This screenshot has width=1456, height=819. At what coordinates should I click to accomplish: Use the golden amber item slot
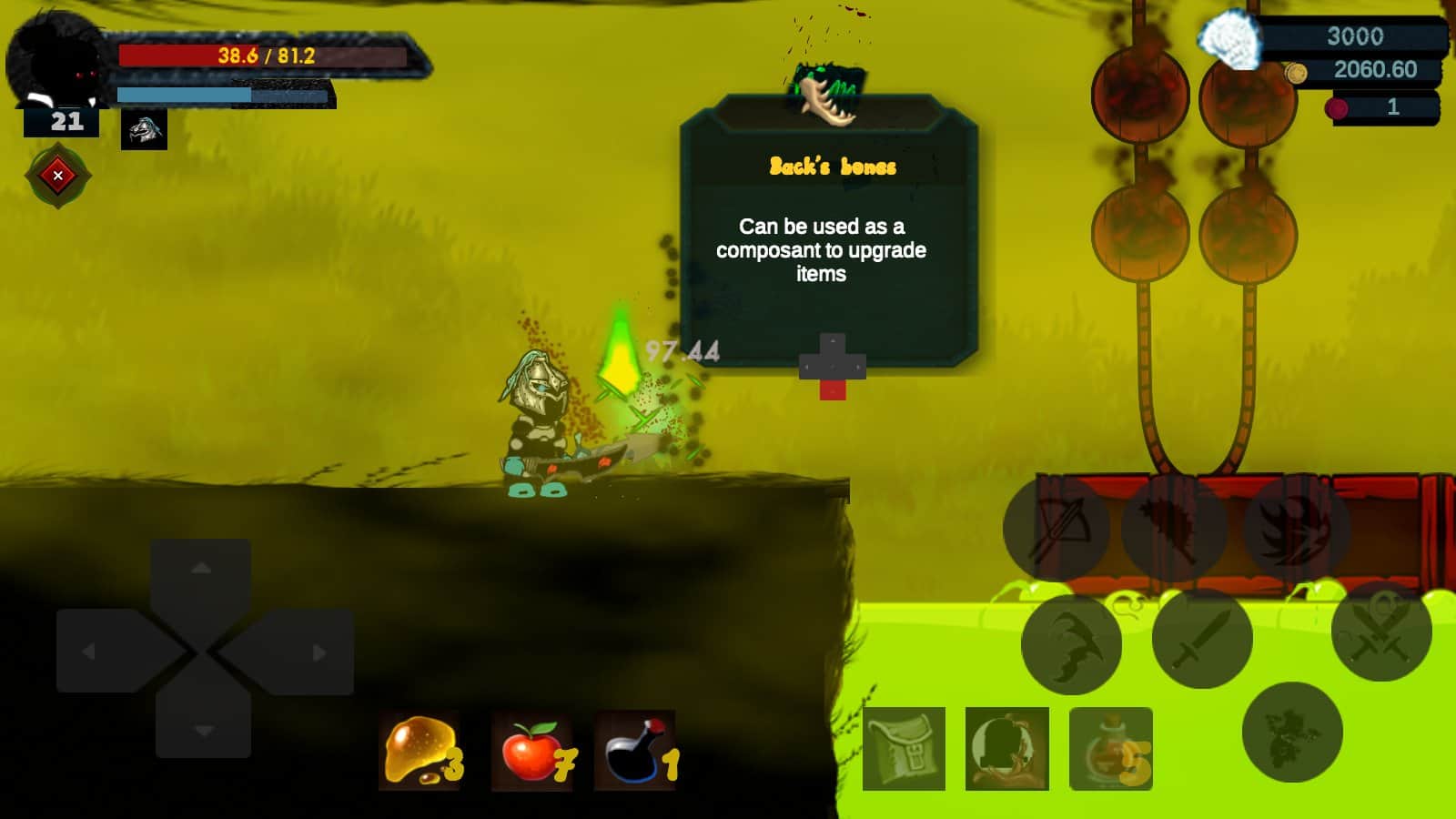coord(420,750)
